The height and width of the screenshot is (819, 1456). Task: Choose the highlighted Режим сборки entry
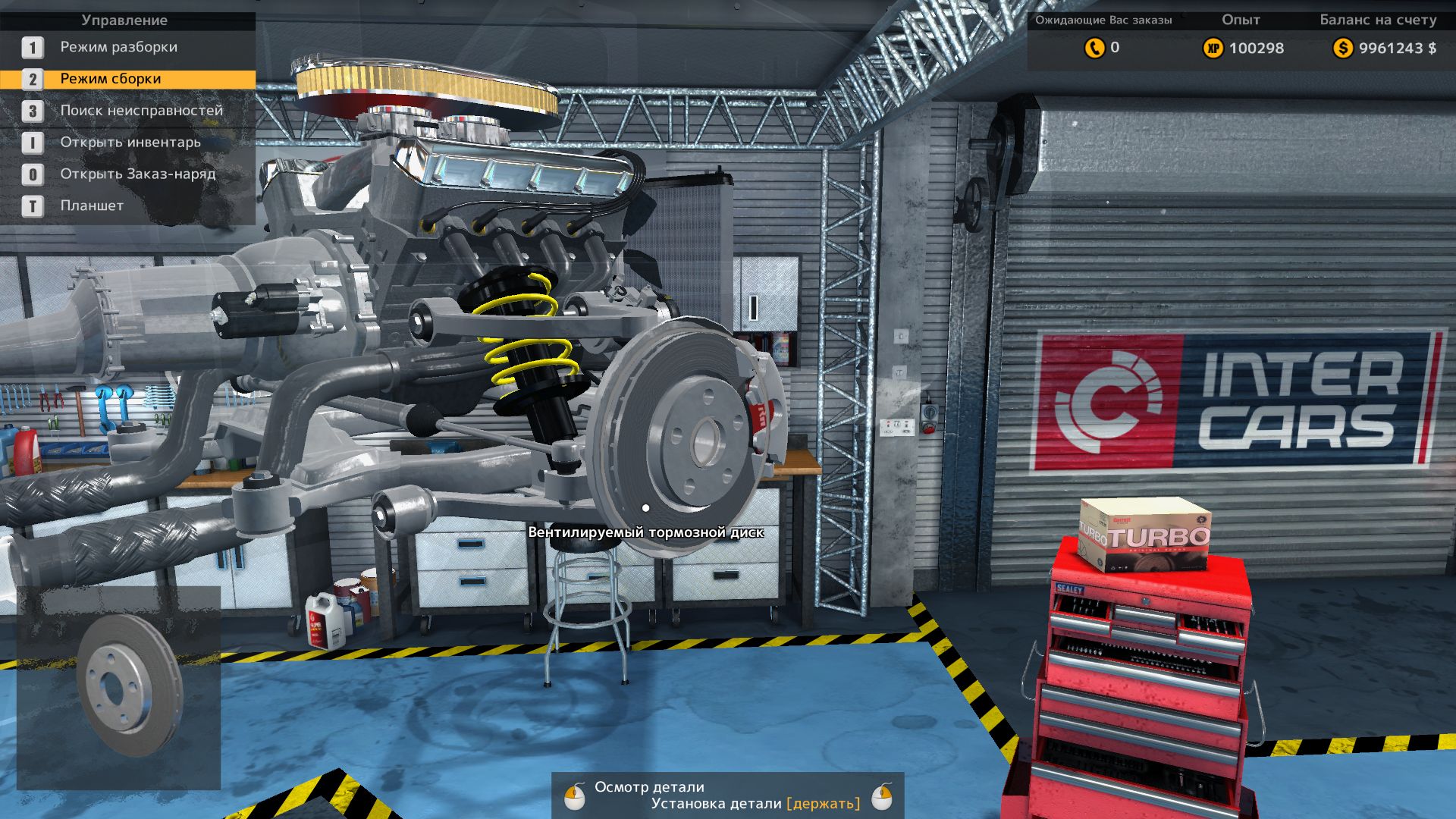(x=111, y=79)
